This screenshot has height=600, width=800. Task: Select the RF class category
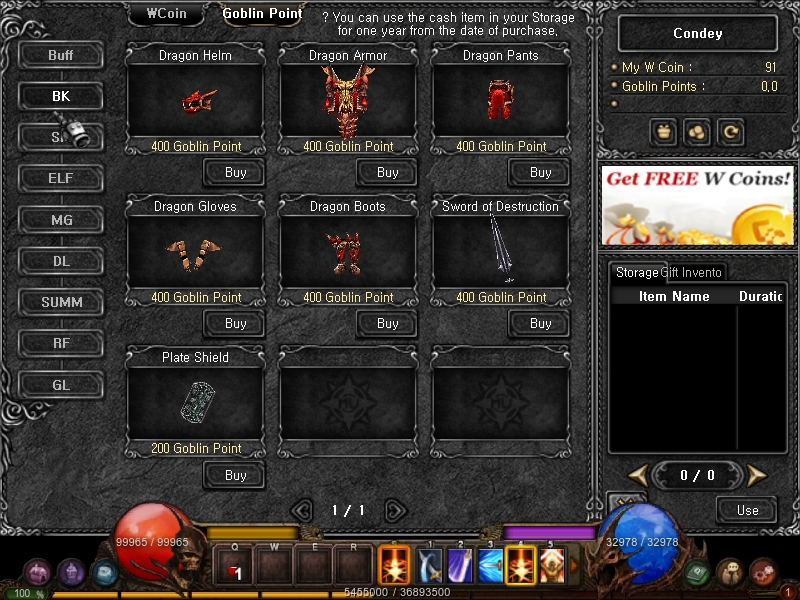click(61, 343)
